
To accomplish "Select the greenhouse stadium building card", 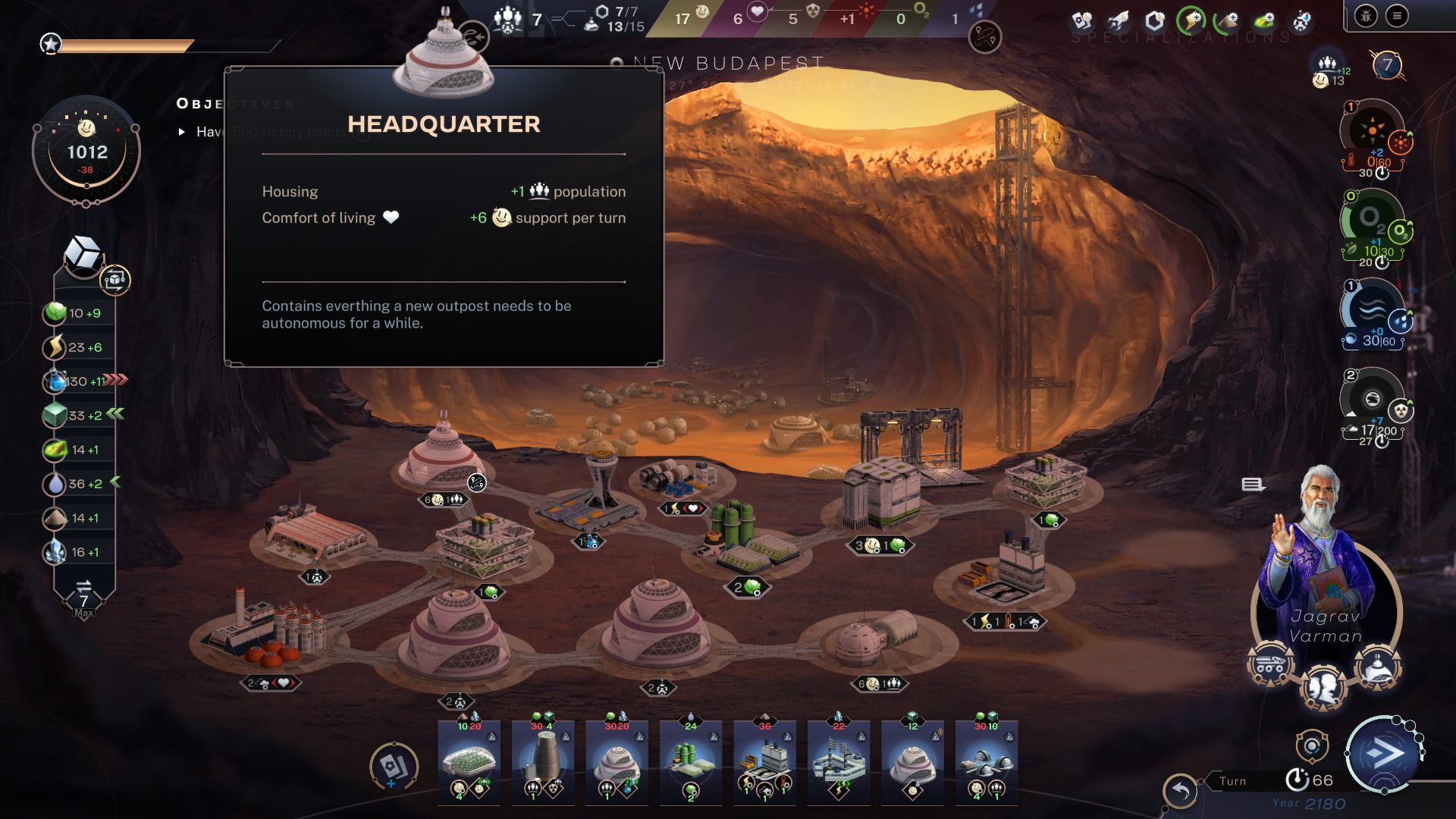I will [x=468, y=762].
